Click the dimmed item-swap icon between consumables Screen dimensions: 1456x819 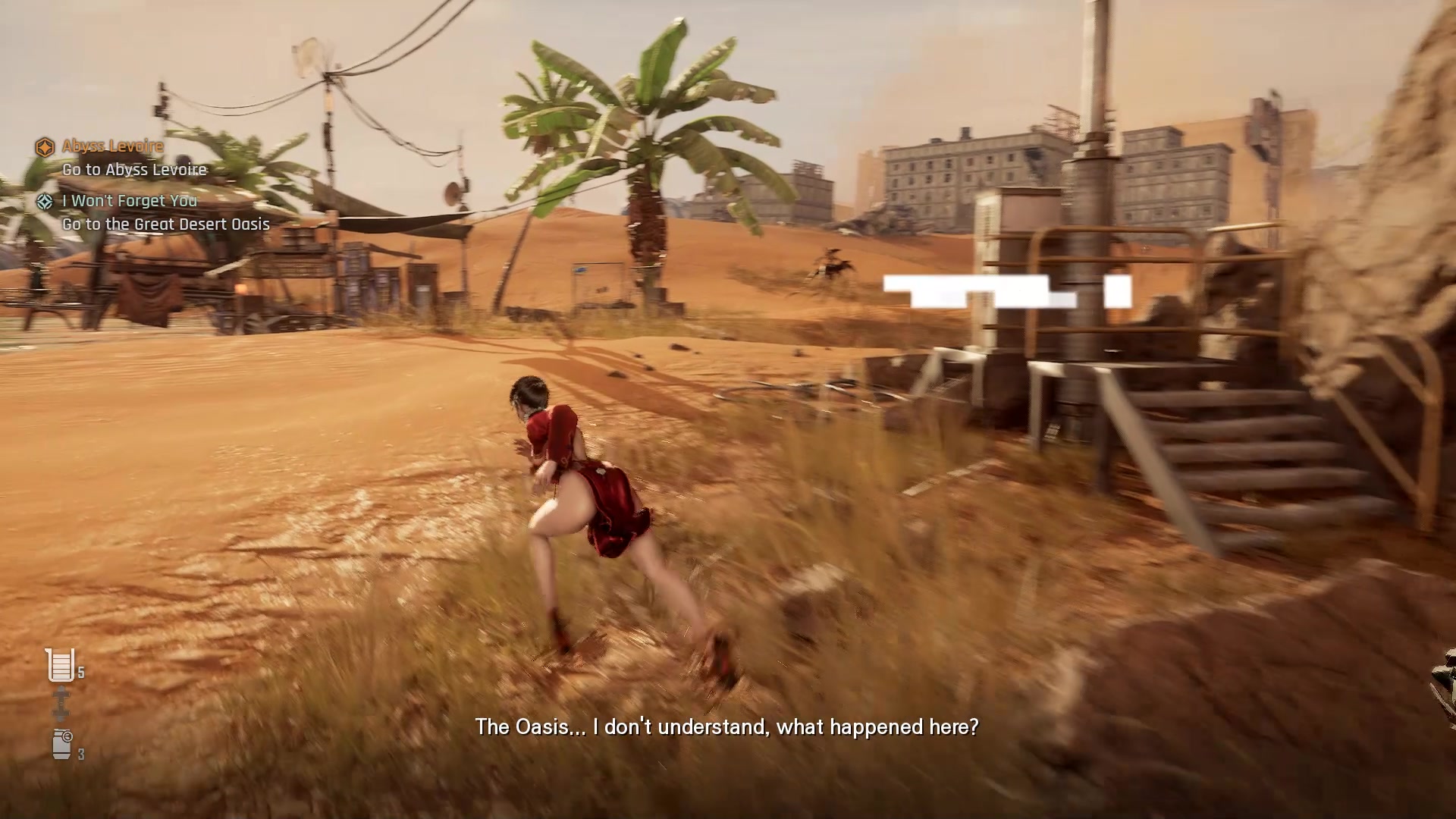(61, 704)
